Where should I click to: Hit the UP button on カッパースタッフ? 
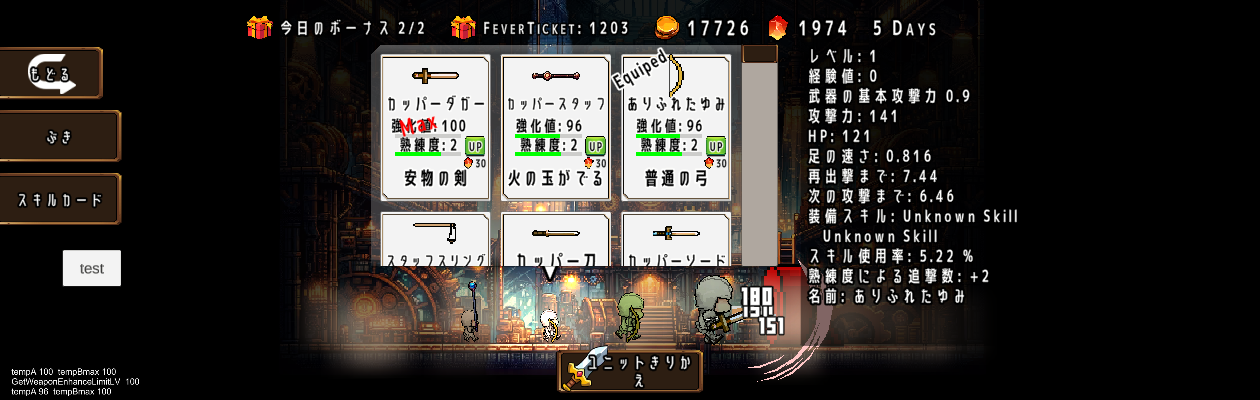point(595,146)
